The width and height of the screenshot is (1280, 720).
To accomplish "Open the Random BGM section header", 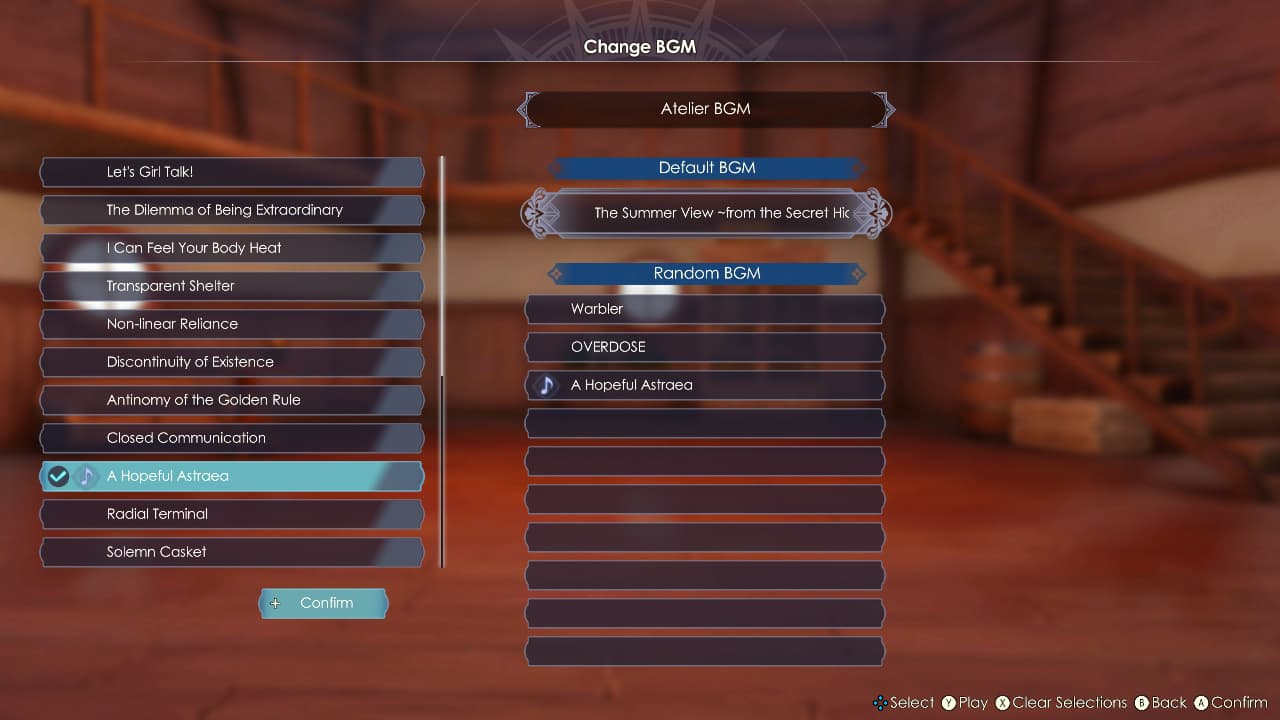I will pos(704,273).
